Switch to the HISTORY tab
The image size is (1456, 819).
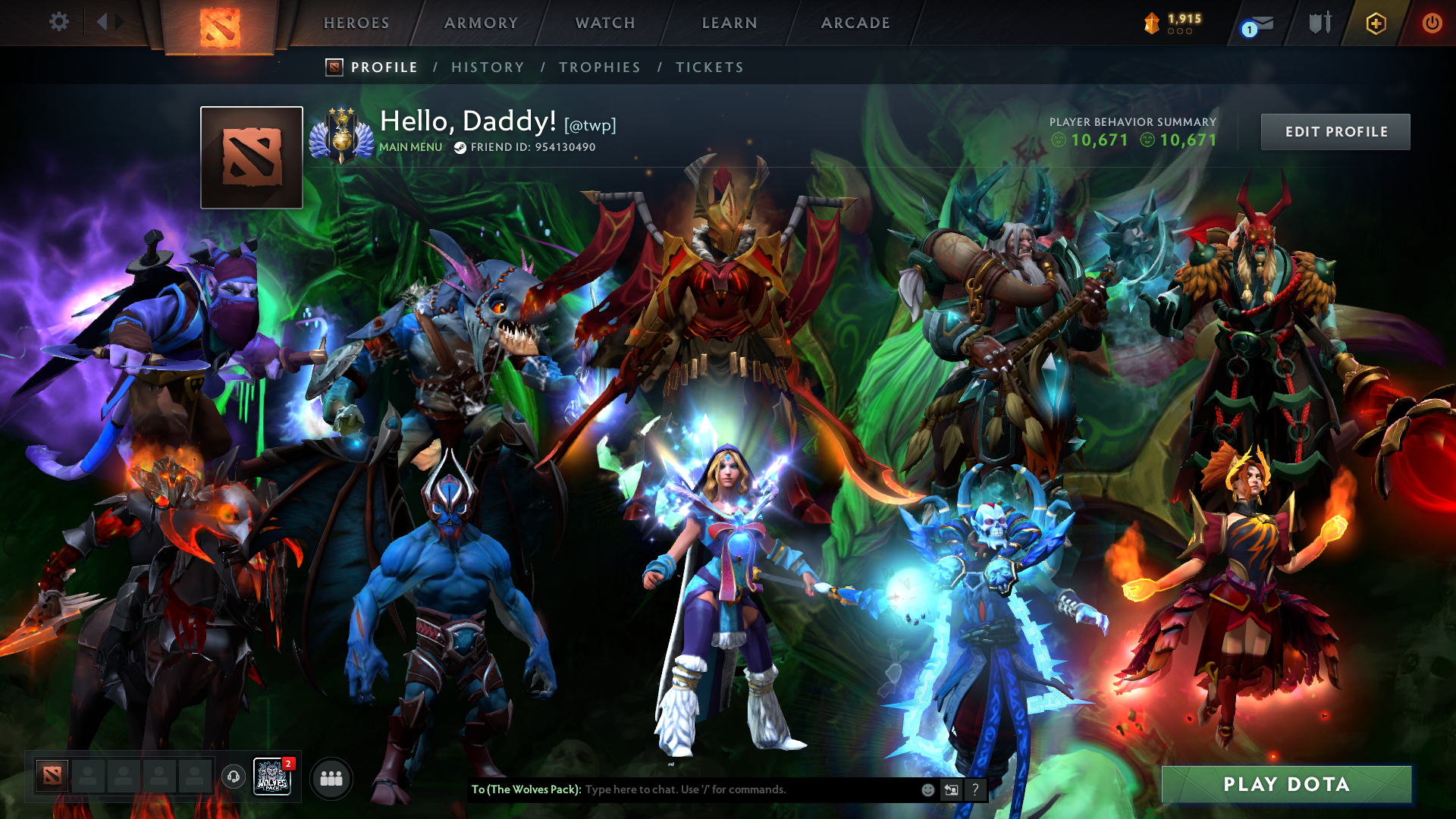tap(488, 67)
